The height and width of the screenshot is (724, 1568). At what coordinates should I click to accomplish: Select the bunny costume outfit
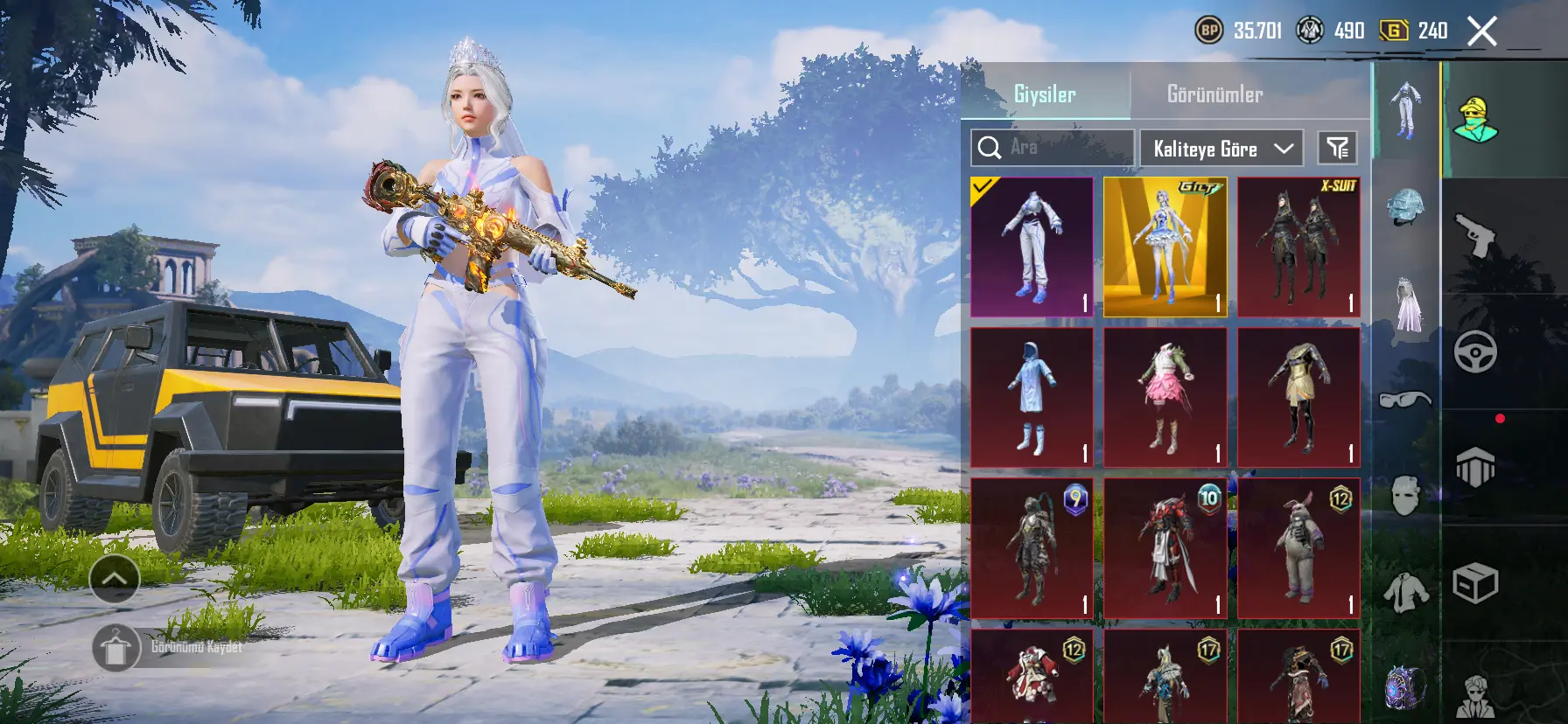click(x=1298, y=547)
